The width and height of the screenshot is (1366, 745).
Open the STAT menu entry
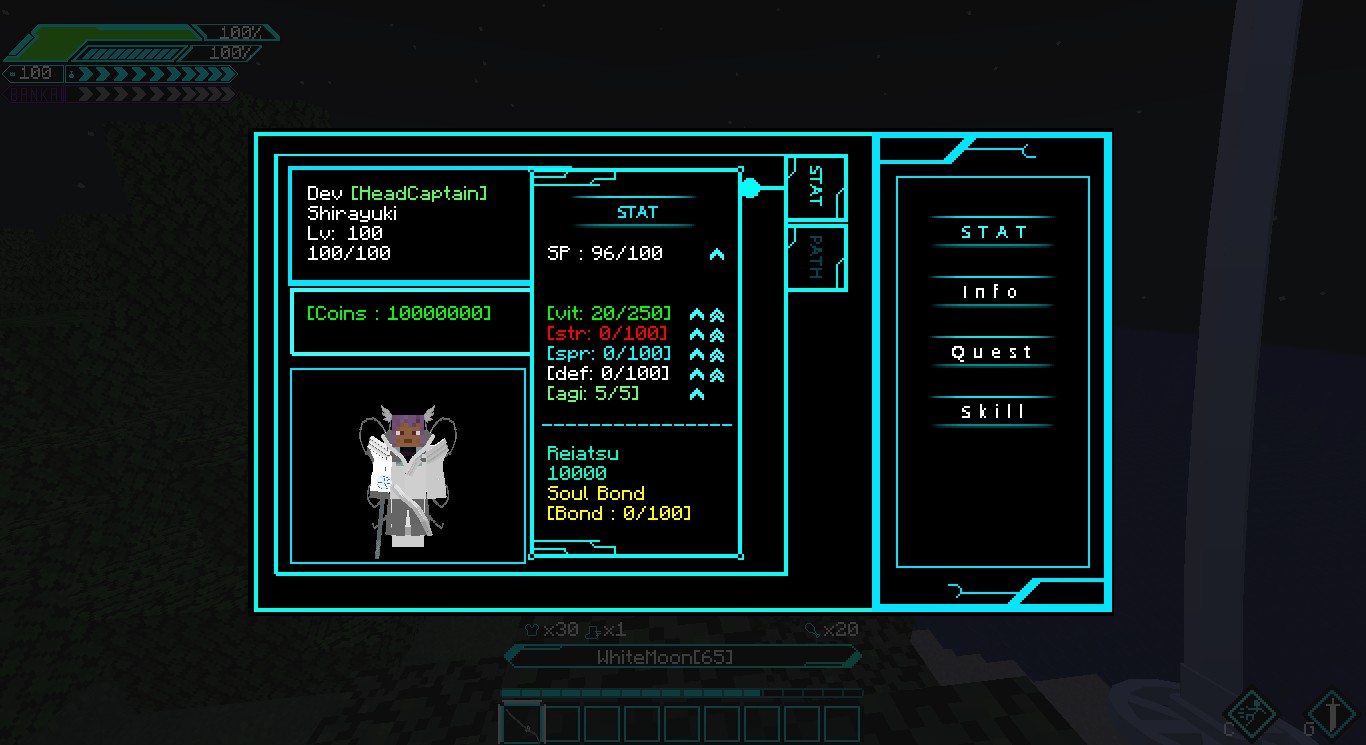992,232
